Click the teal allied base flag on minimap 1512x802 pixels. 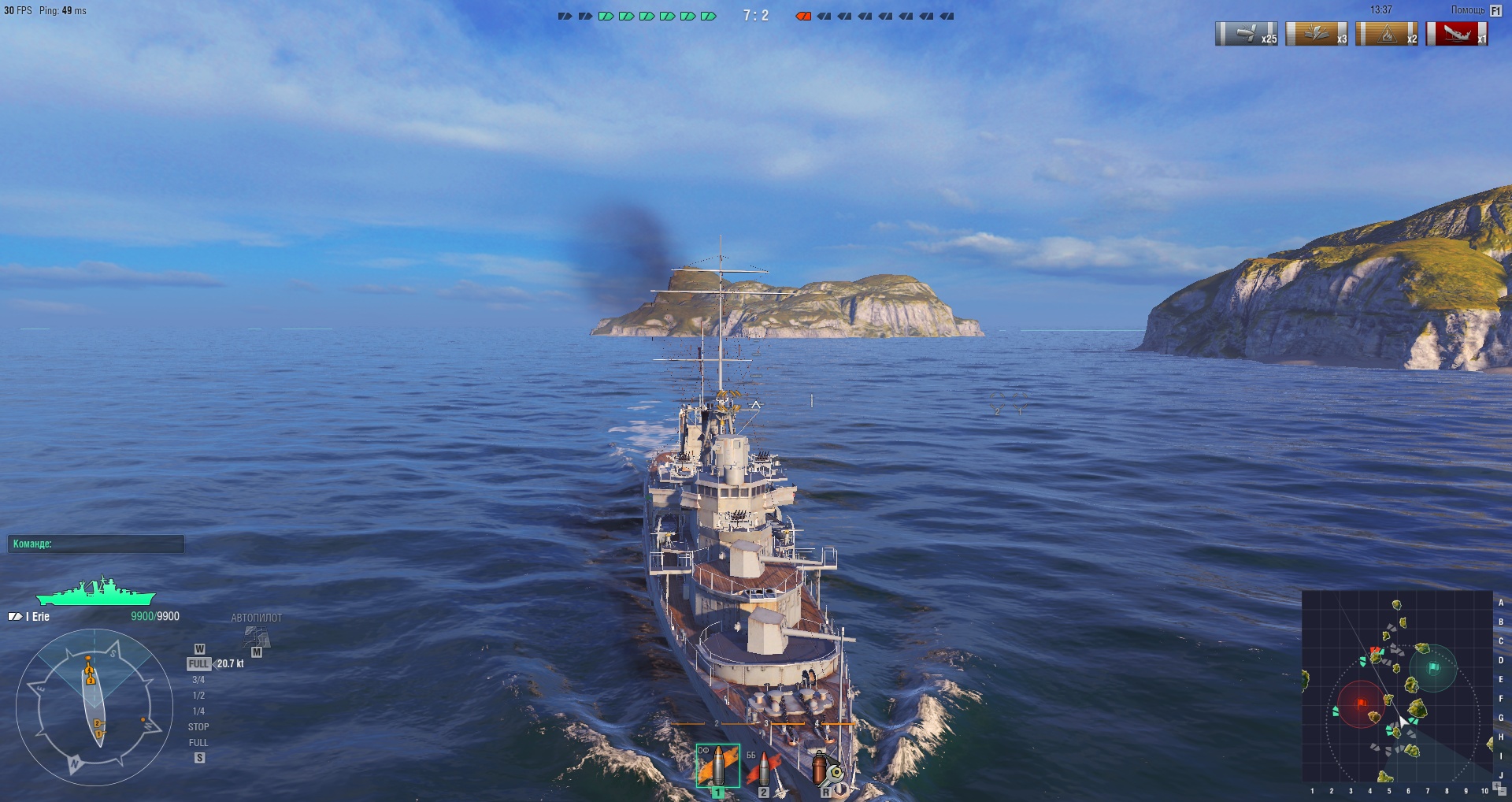pos(1434,667)
